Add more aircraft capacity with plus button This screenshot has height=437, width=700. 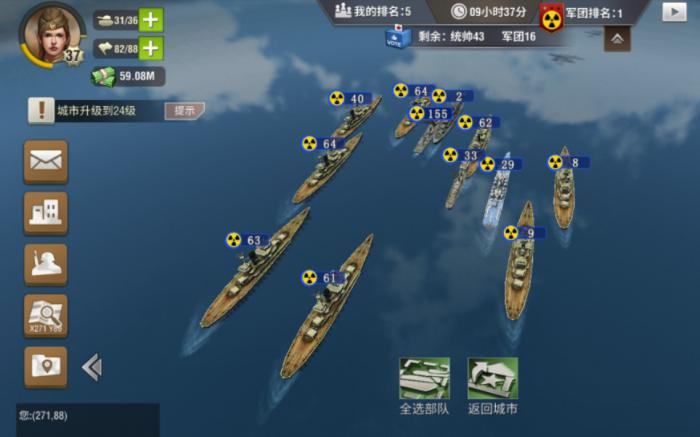coord(151,48)
